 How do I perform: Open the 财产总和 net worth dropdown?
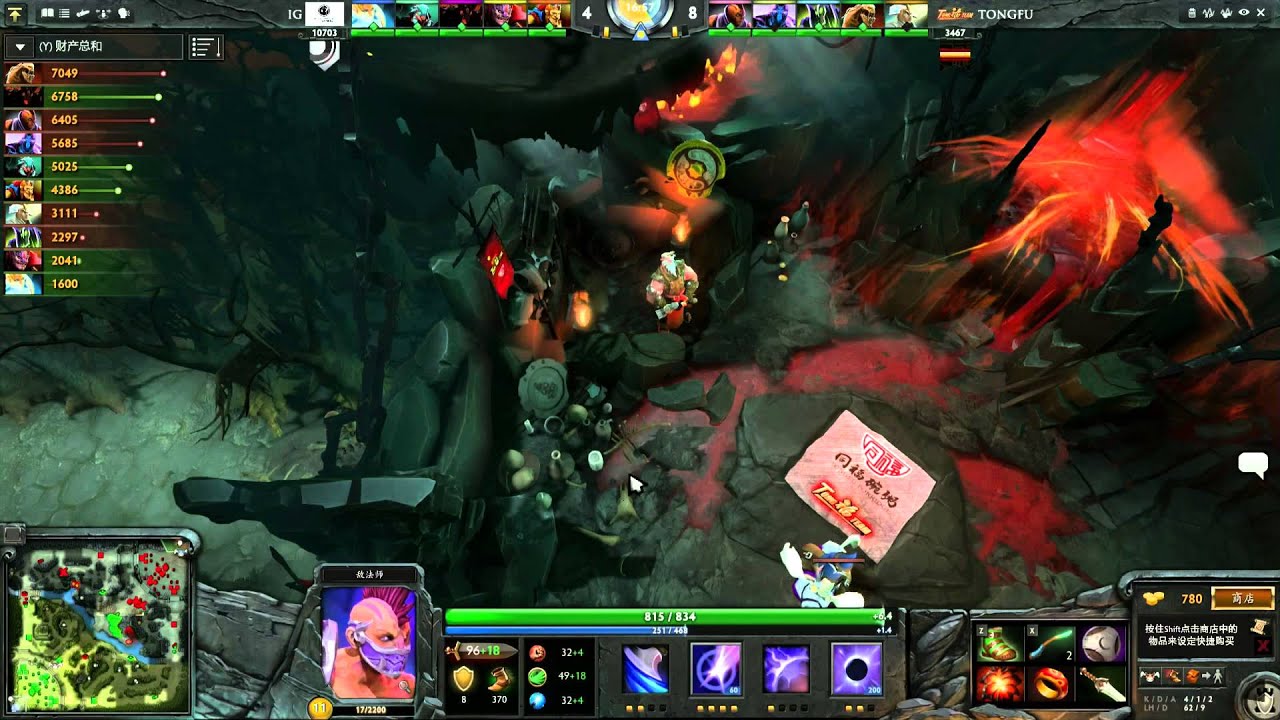click(x=20, y=47)
